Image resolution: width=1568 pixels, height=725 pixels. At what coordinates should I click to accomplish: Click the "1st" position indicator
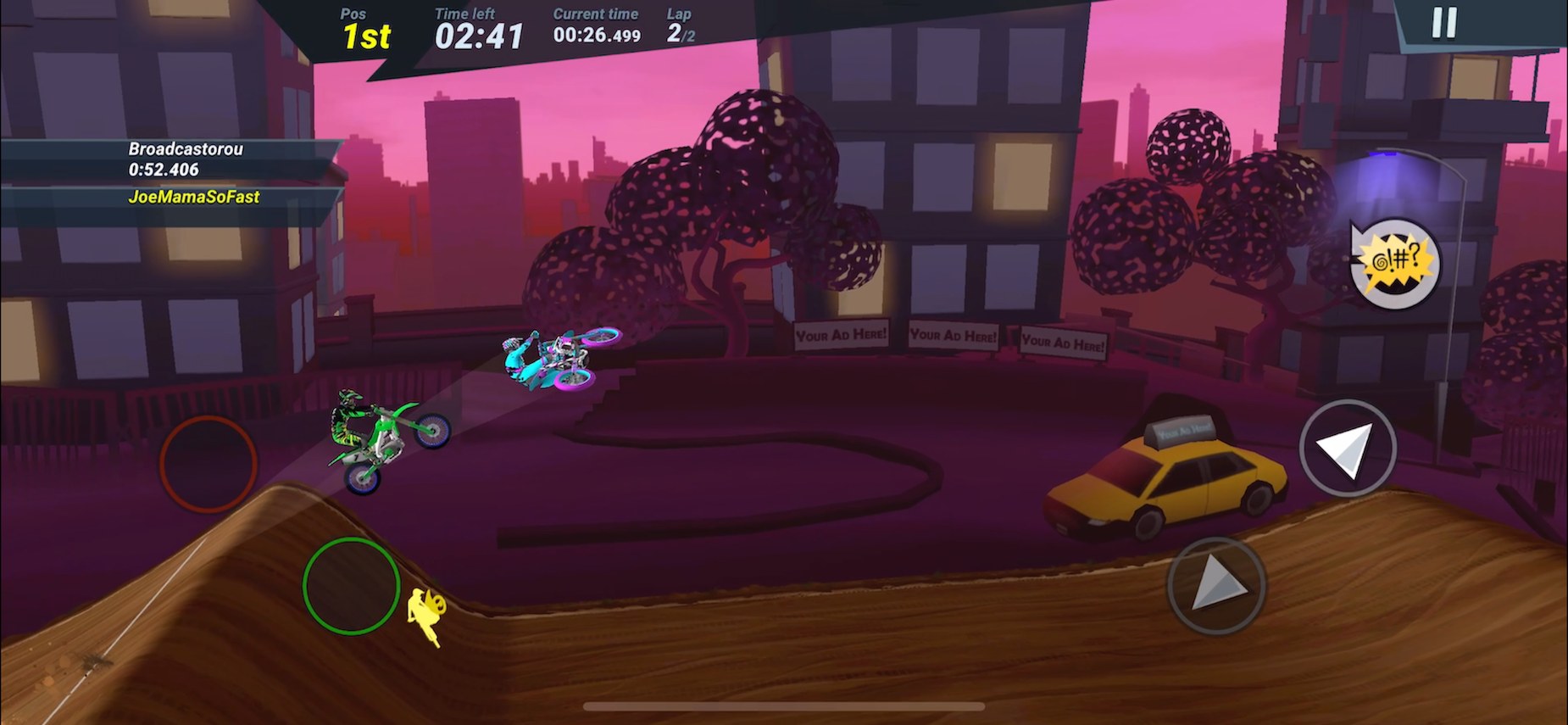point(368,36)
